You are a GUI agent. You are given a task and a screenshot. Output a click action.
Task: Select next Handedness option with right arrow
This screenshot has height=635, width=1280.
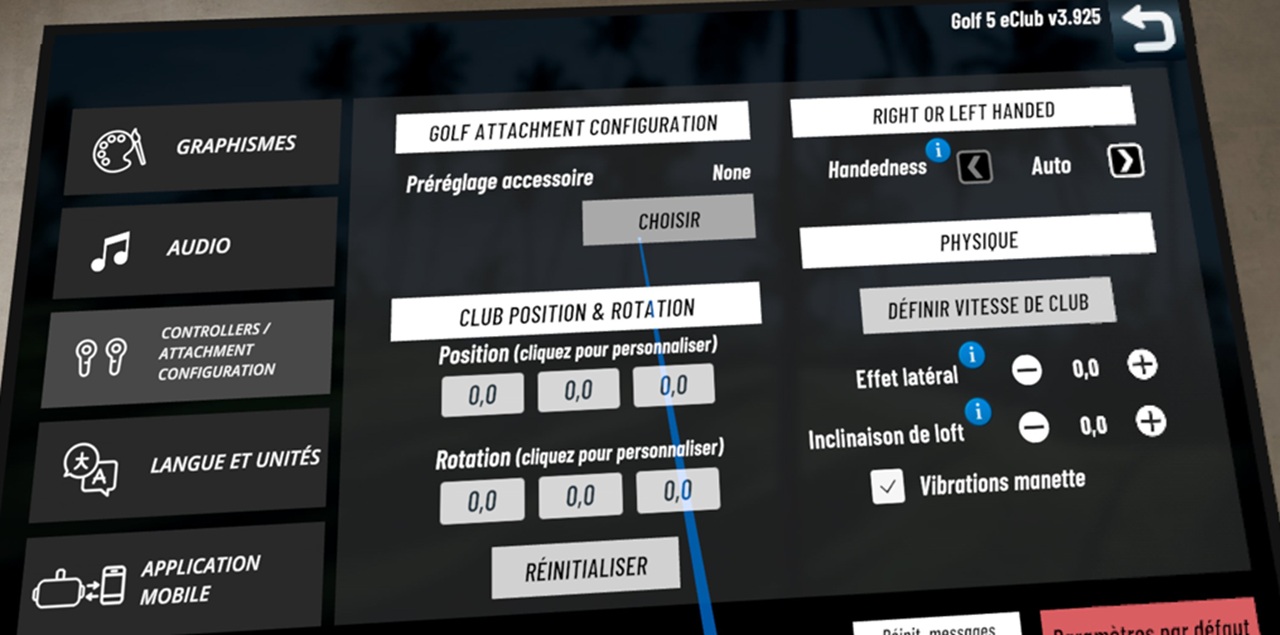[1126, 161]
